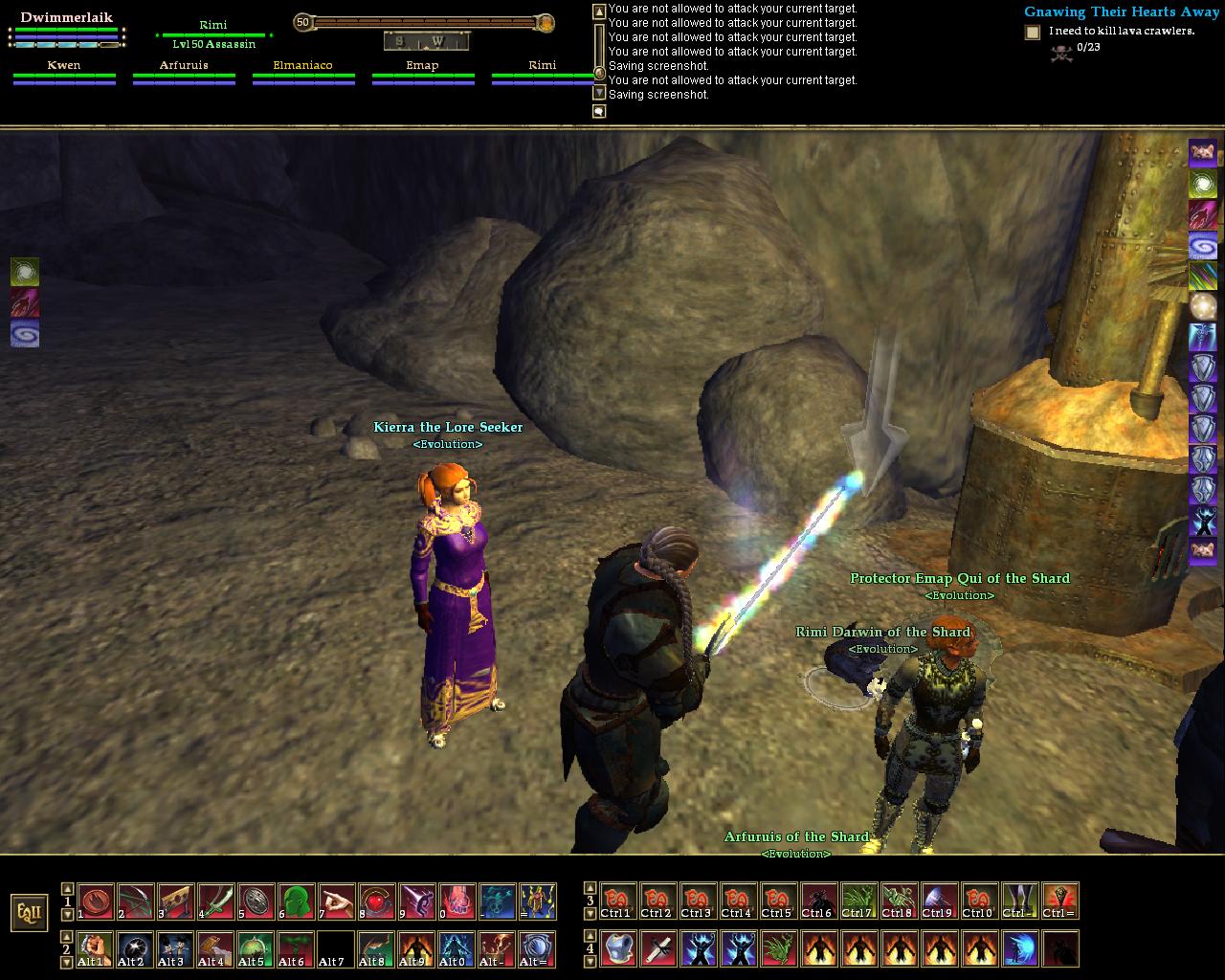Click the compass showing S and W

tap(426, 41)
